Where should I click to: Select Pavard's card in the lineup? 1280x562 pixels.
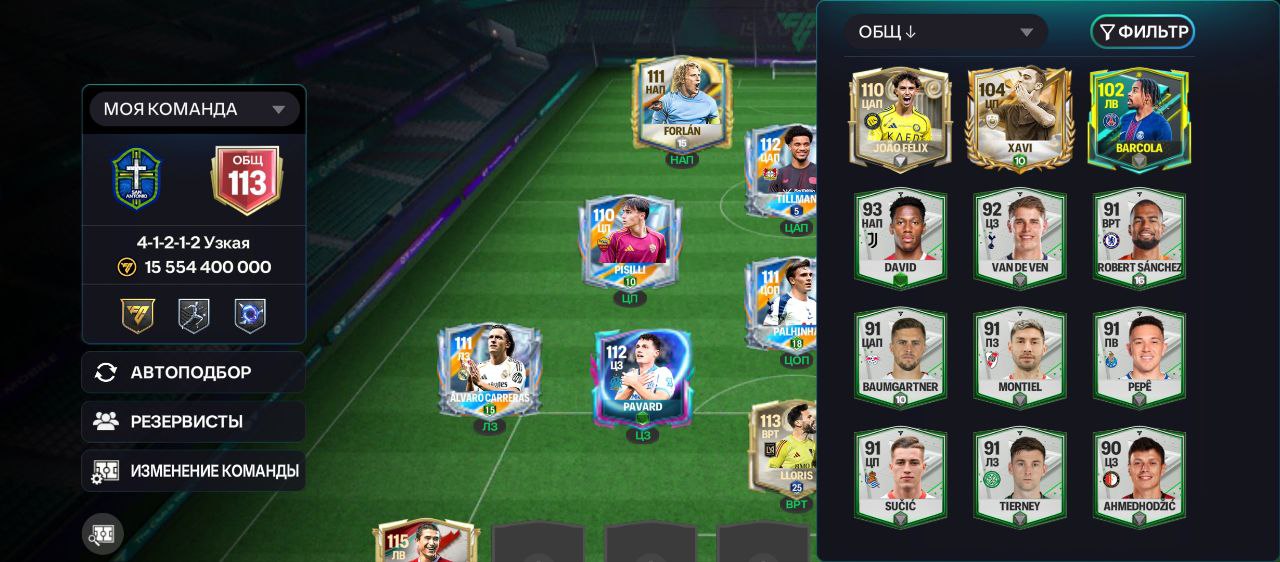tap(642, 377)
